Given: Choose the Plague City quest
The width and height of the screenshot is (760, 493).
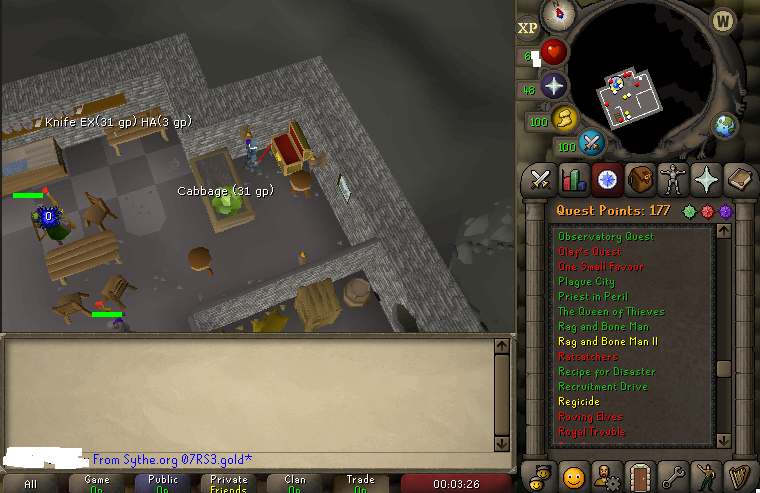Looking at the screenshot, I should point(587,282).
